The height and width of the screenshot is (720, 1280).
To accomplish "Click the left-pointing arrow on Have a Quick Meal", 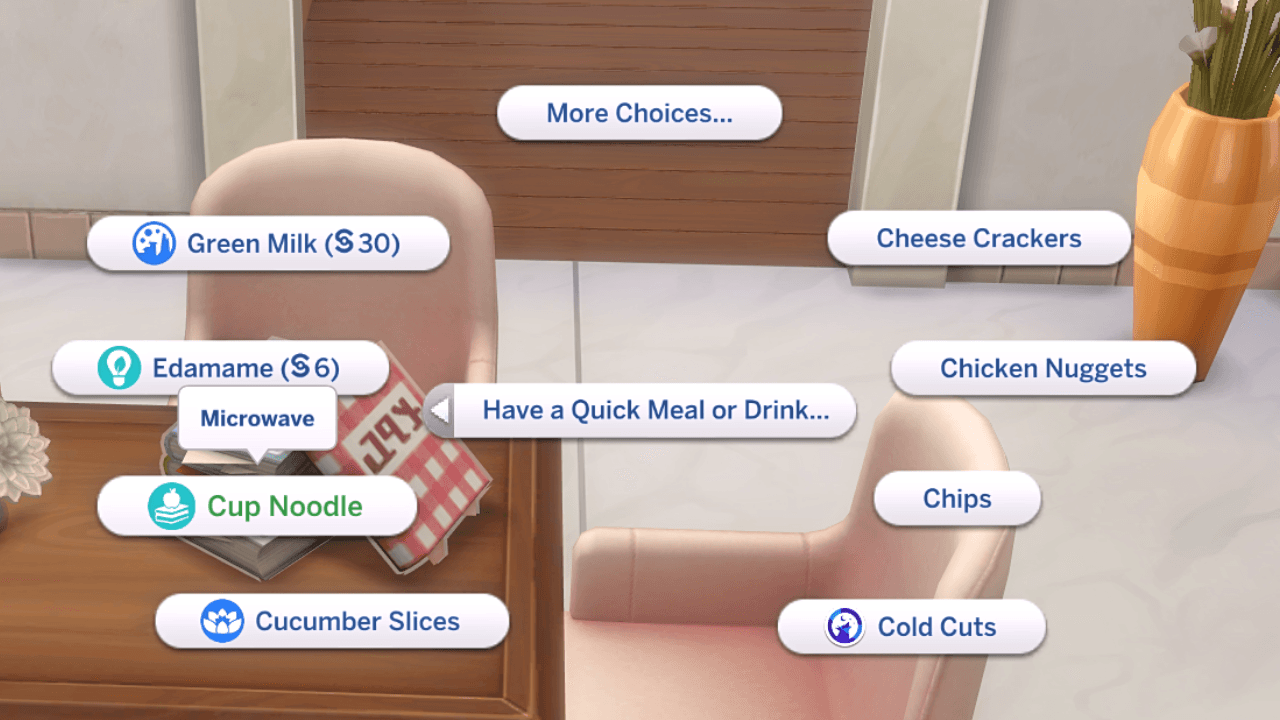I will click(441, 410).
